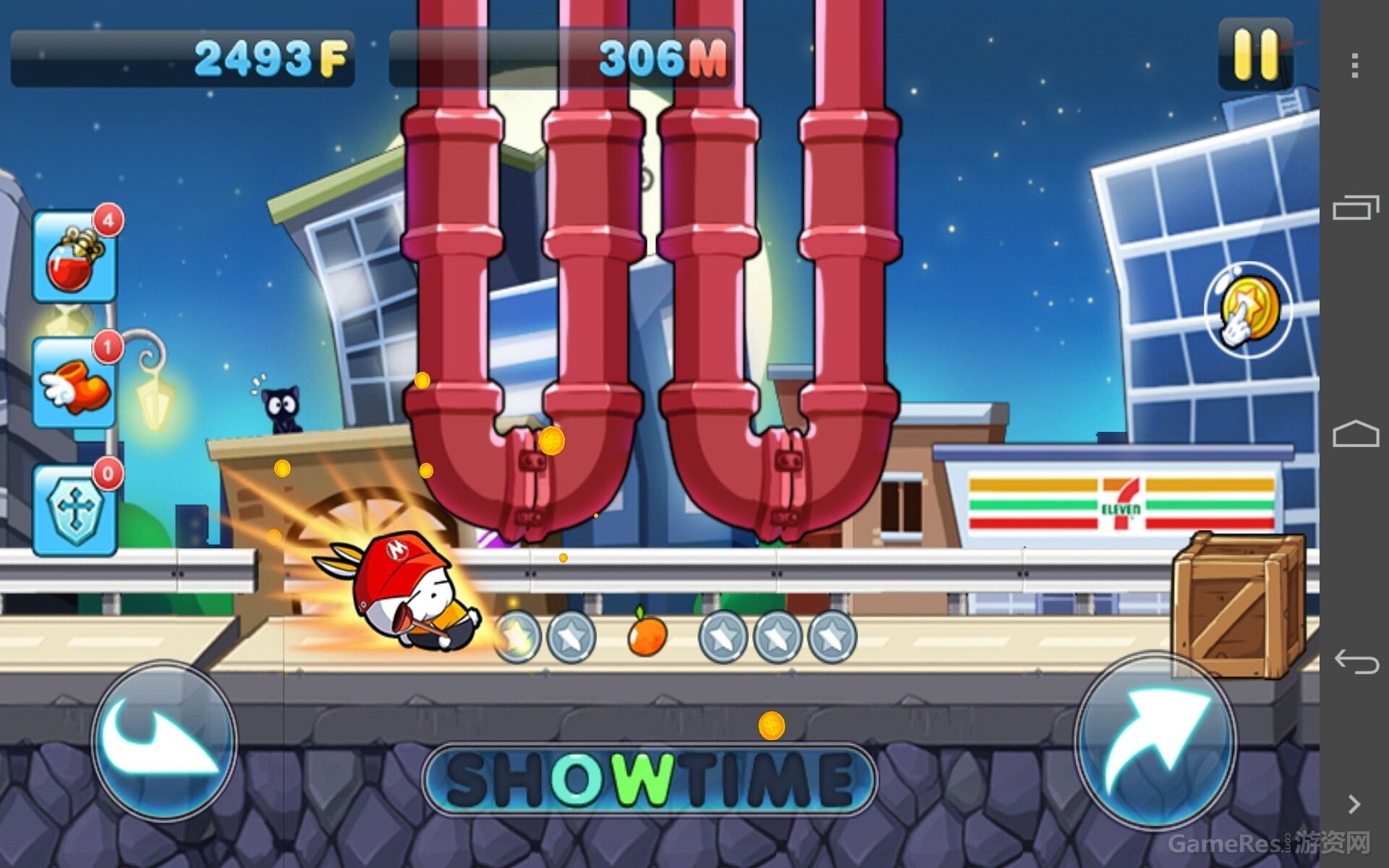The height and width of the screenshot is (868, 1389).
Task: Click the small chevron in the navigation bar
Action: click(1354, 804)
